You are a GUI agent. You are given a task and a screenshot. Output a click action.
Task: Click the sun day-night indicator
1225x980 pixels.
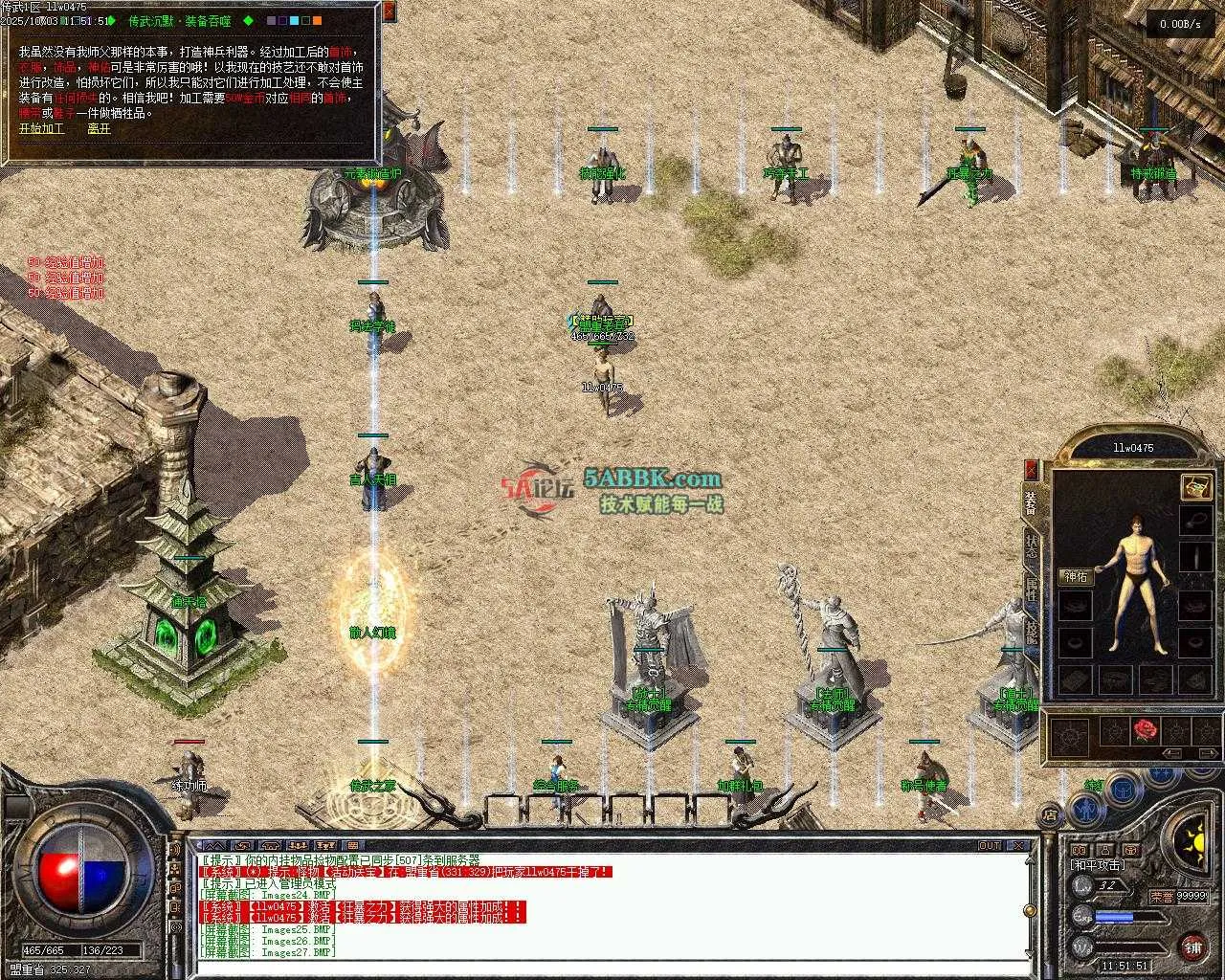[1192, 843]
